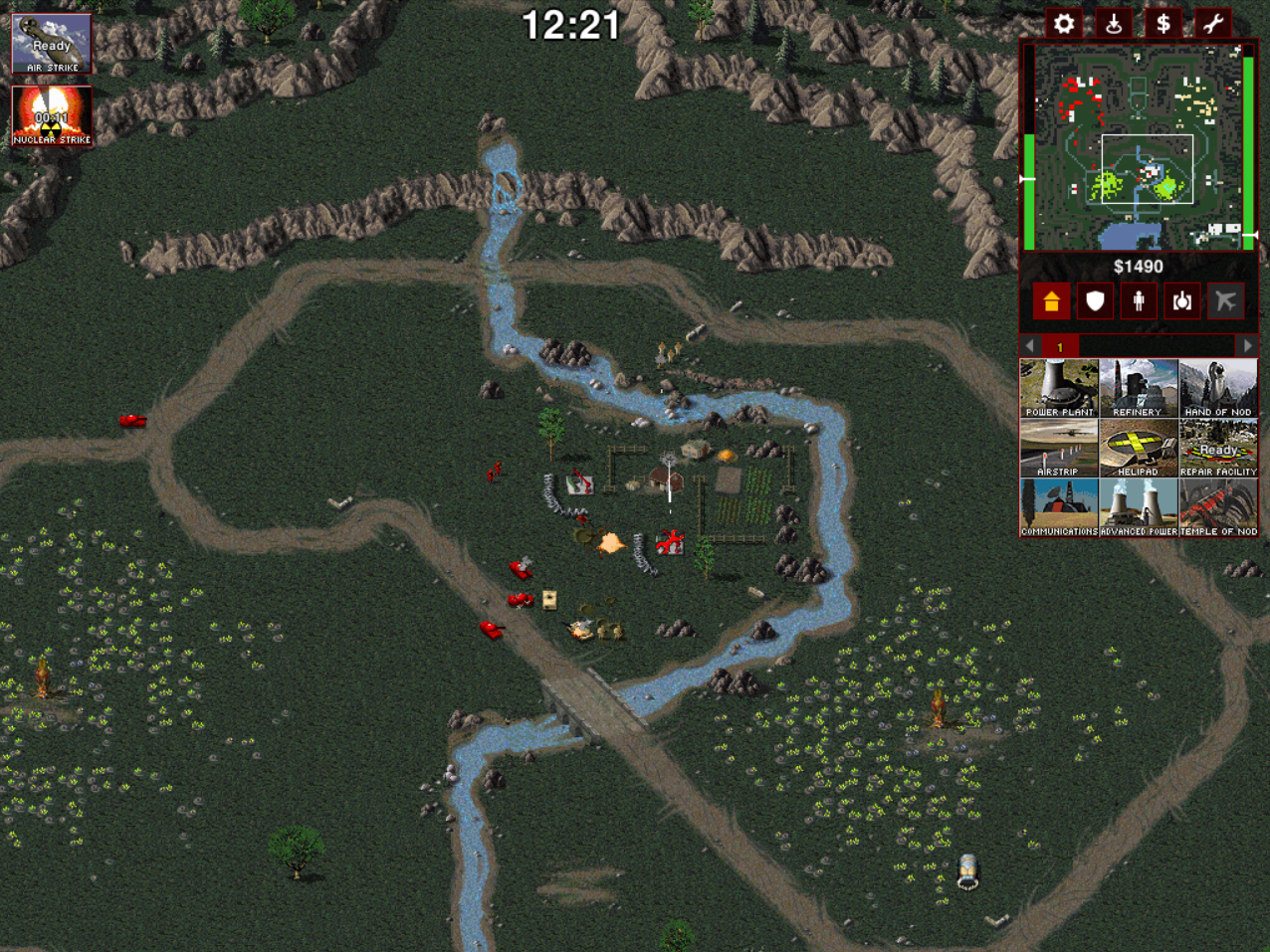Choose the aircraft production tab
Viewport: 1270px width, 952px height.
(1226, 301)
